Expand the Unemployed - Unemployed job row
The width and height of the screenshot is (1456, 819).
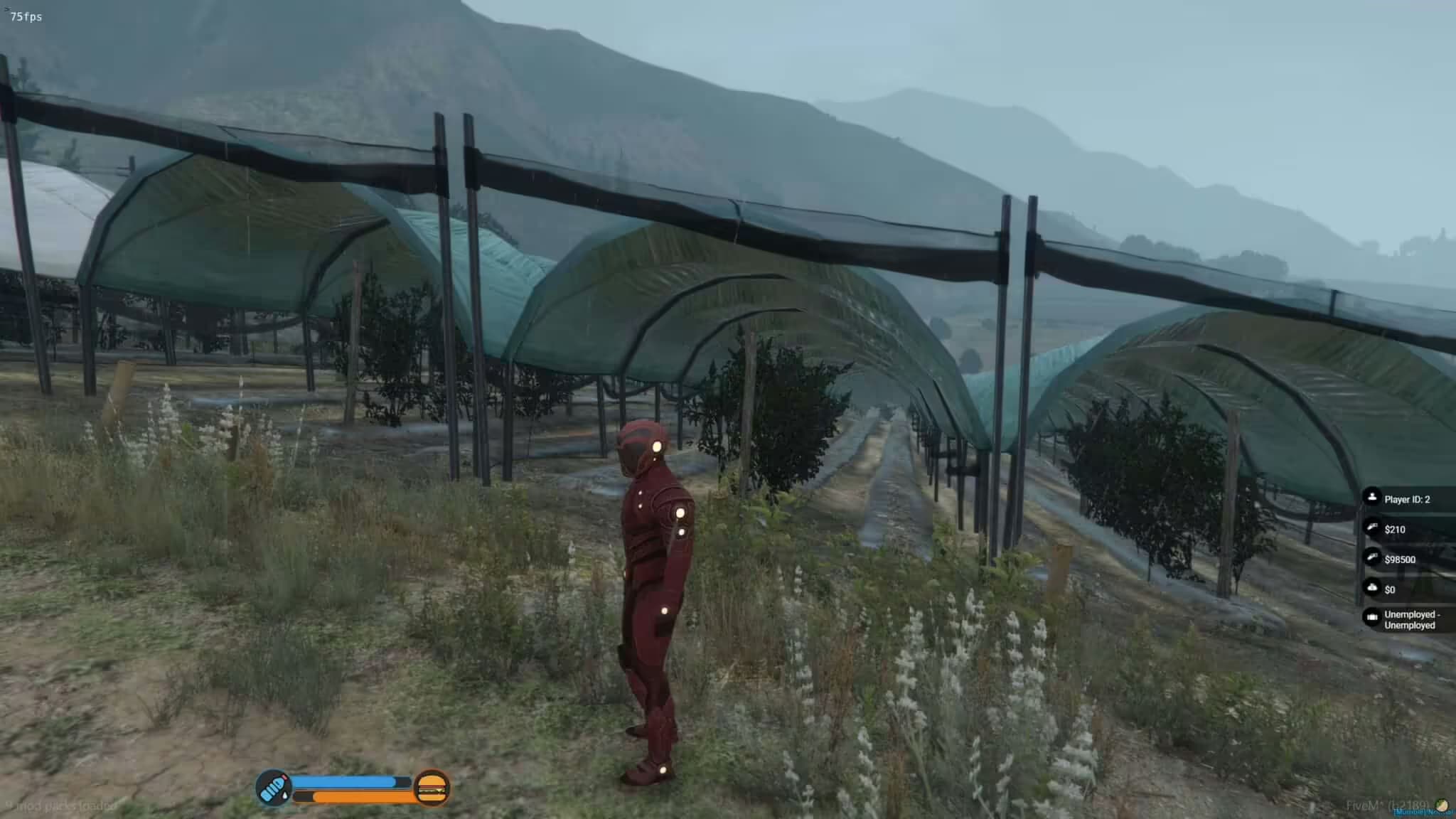click(1411, 620)
